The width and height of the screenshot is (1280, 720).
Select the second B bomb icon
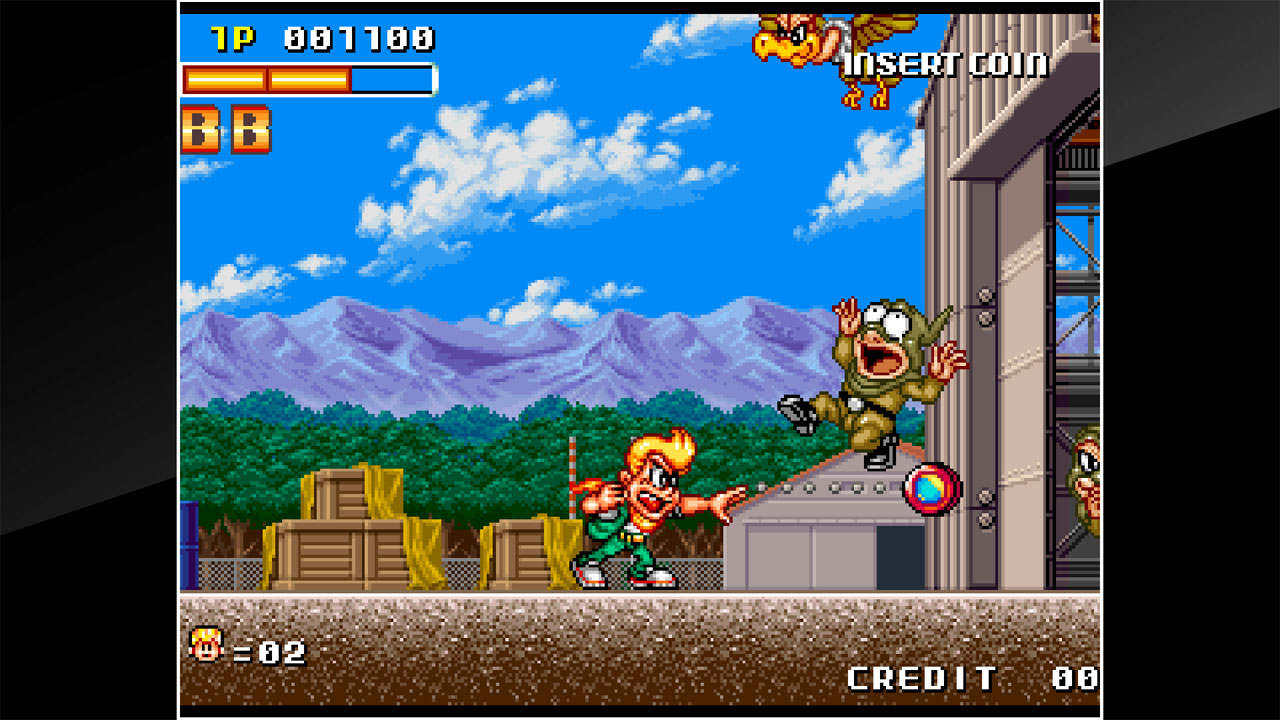252,128
